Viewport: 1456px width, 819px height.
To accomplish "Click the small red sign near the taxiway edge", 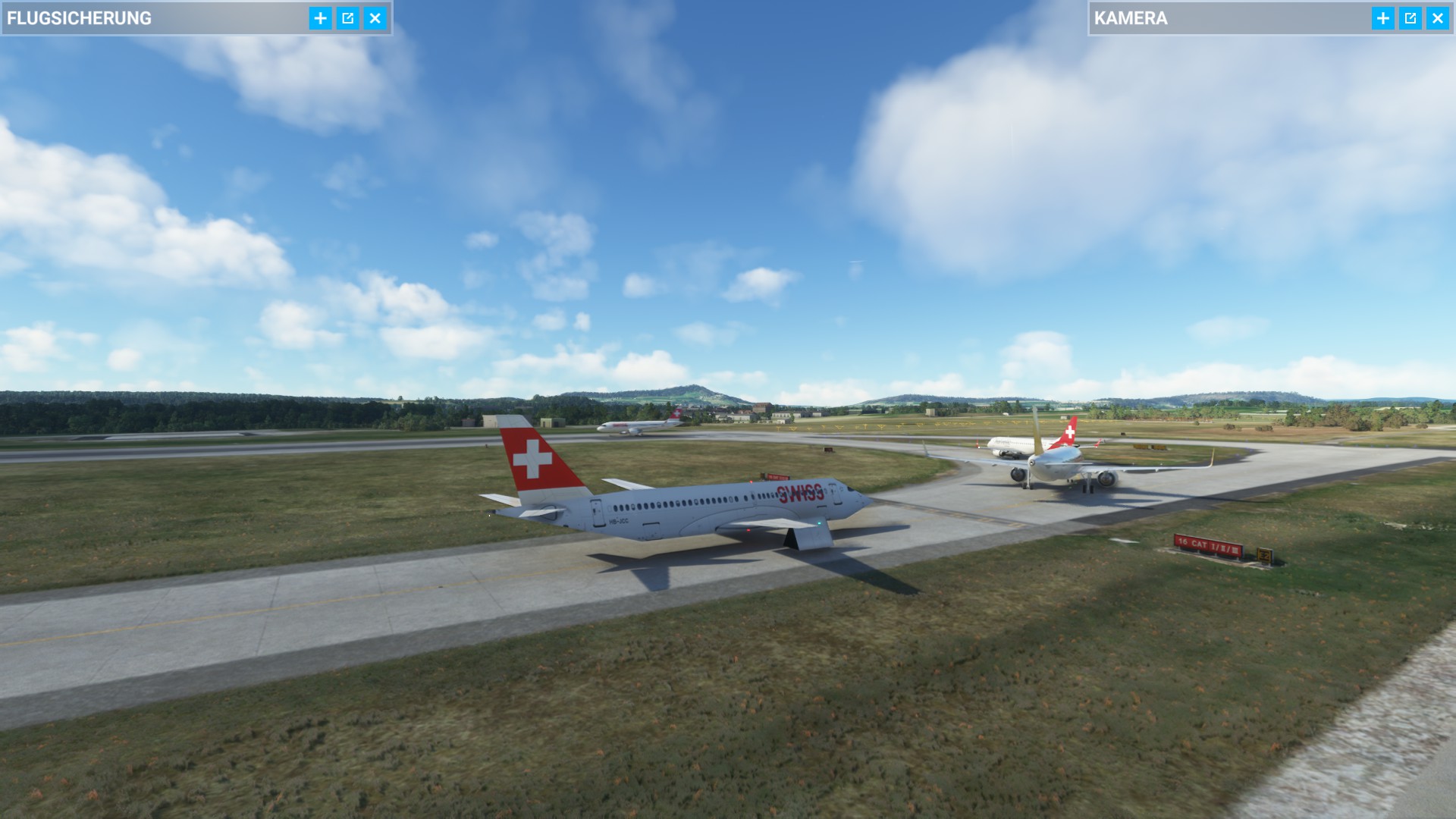I will tap(776, 476).
